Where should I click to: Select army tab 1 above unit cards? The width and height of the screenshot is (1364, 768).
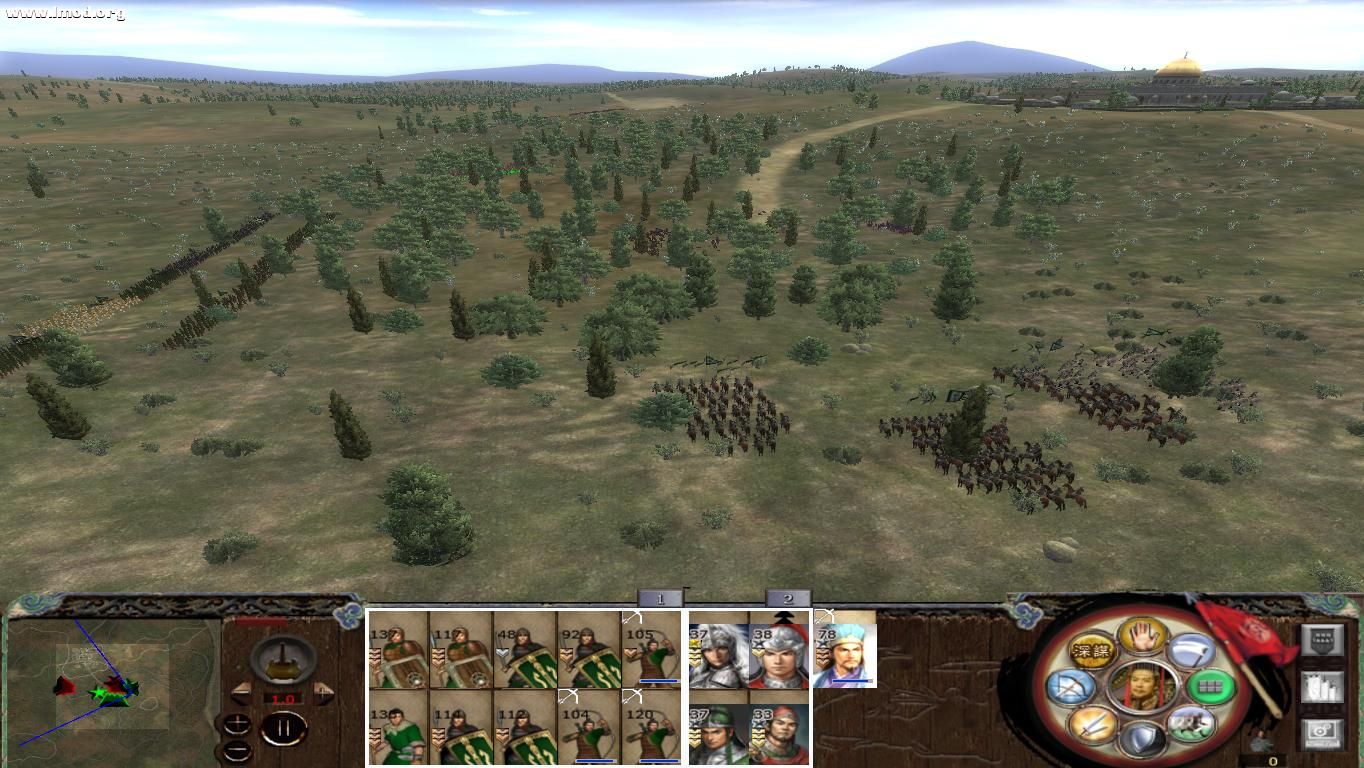click(x=660, y=597)
